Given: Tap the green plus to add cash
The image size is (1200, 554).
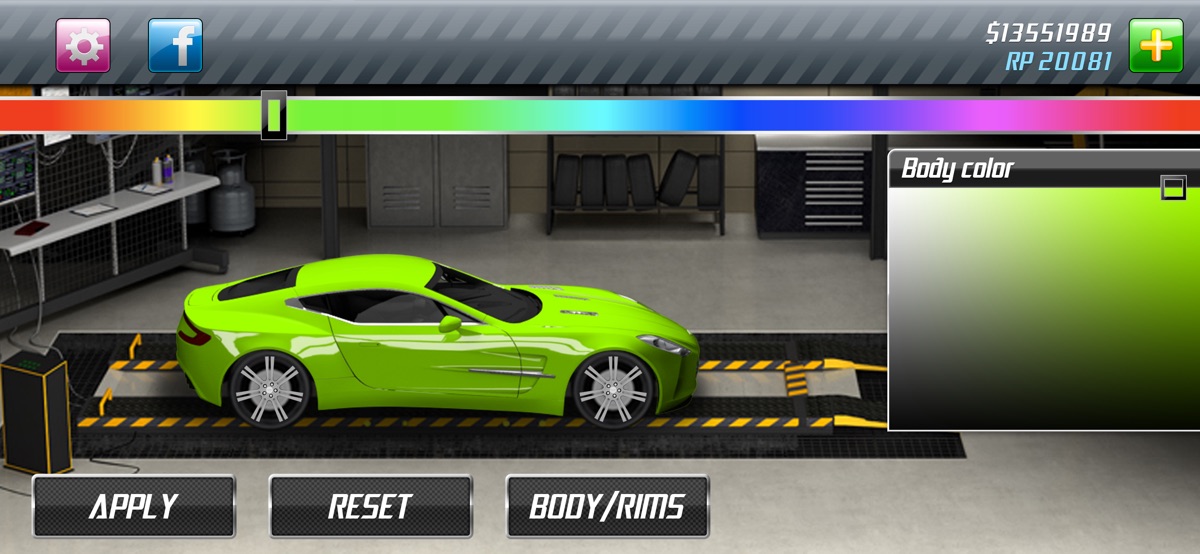Looking at the screenshot, I should [x=1155, y=46].
